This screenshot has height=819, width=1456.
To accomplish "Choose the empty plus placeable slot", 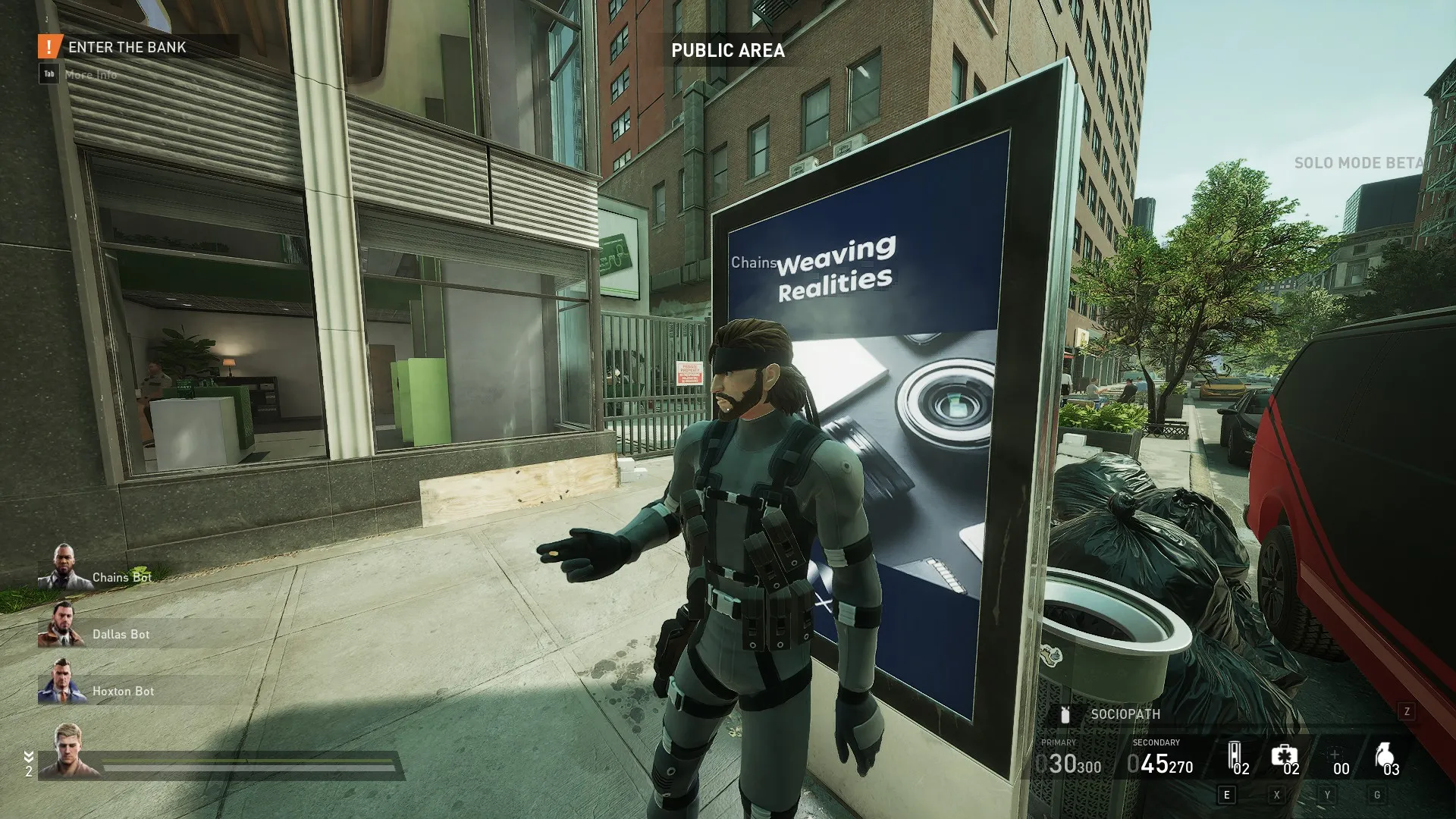I will (1334, 755).
